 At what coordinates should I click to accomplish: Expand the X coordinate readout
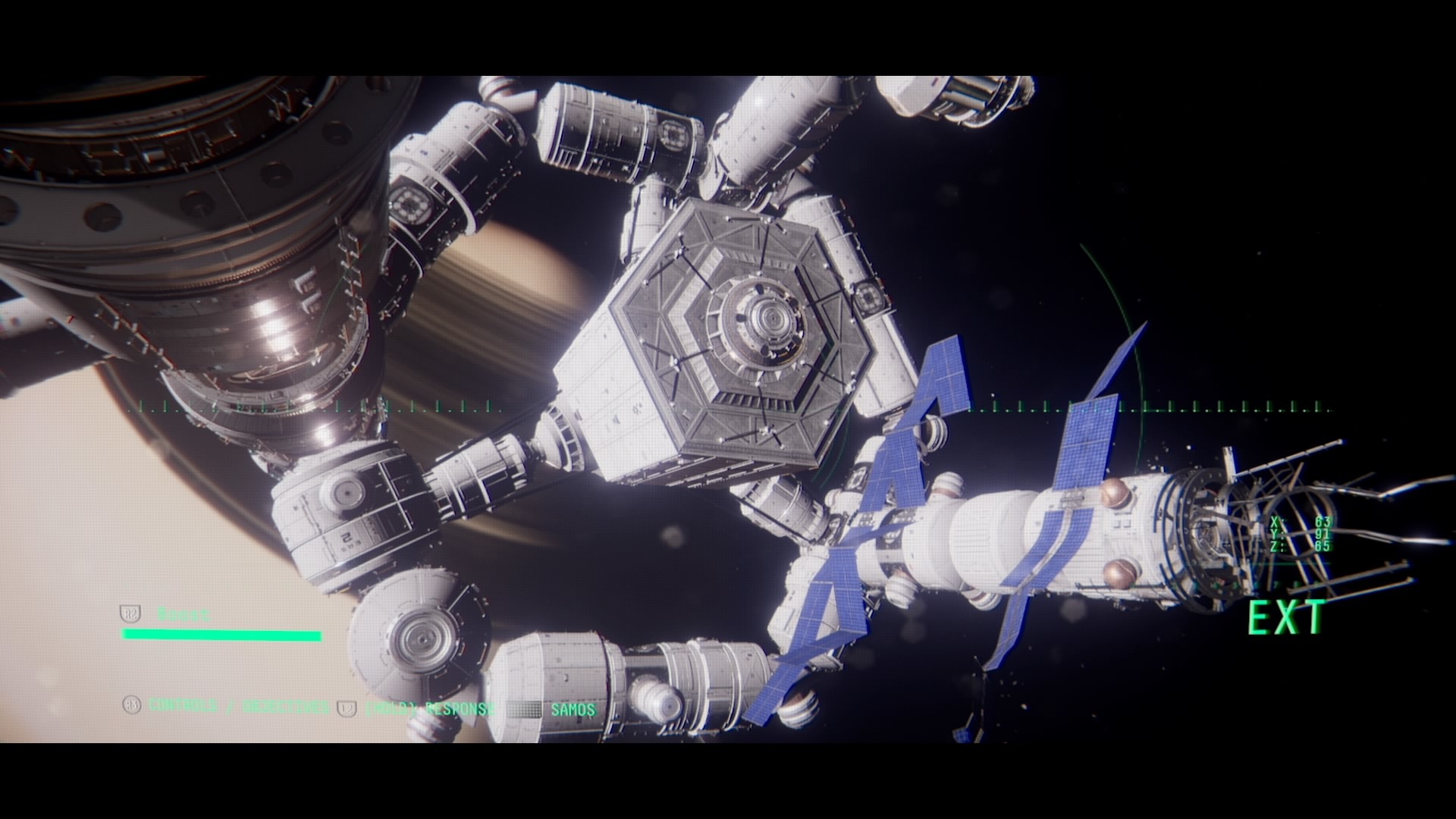(1298, 522)
